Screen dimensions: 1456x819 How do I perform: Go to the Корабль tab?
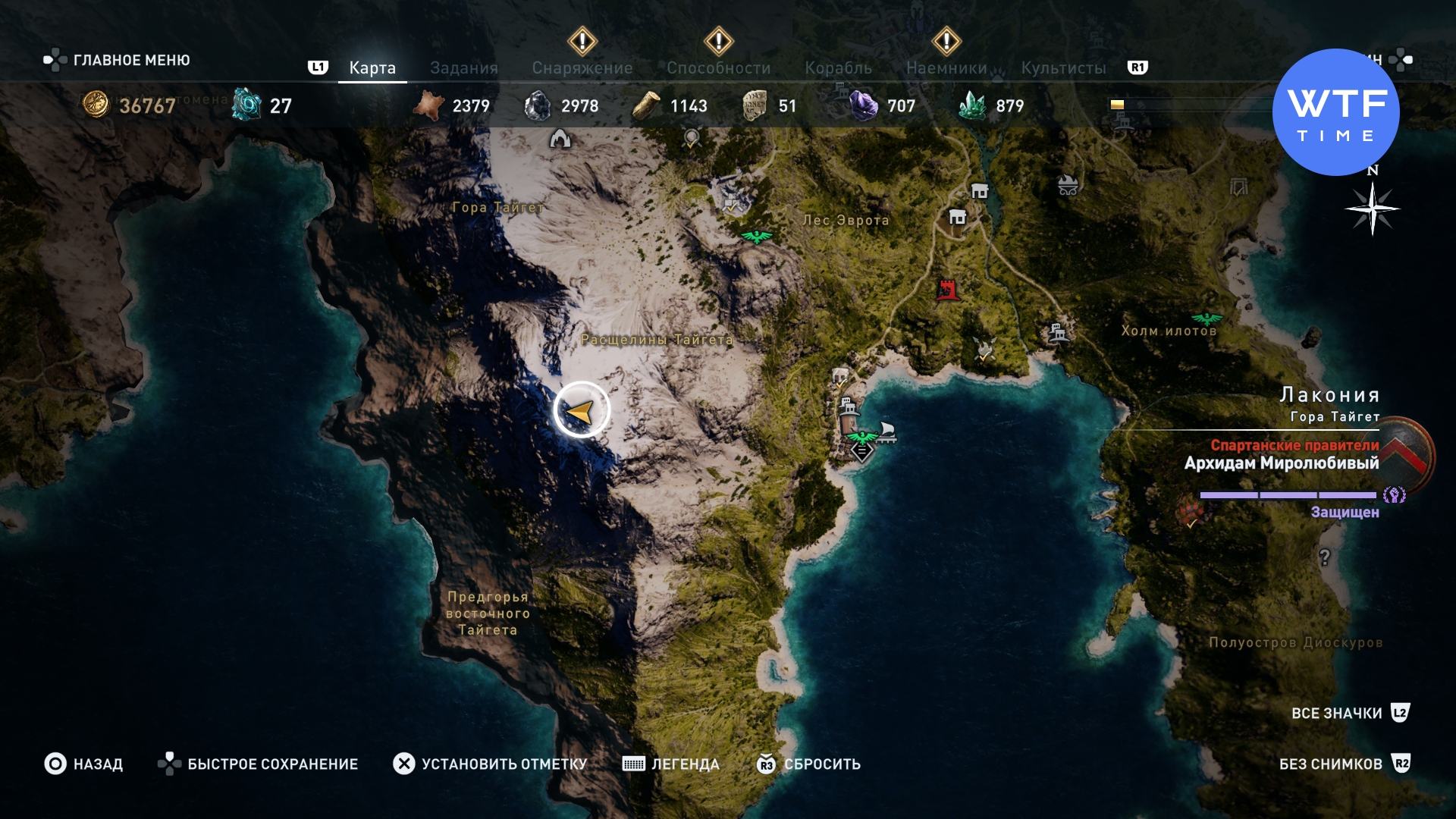coord(838,68)
